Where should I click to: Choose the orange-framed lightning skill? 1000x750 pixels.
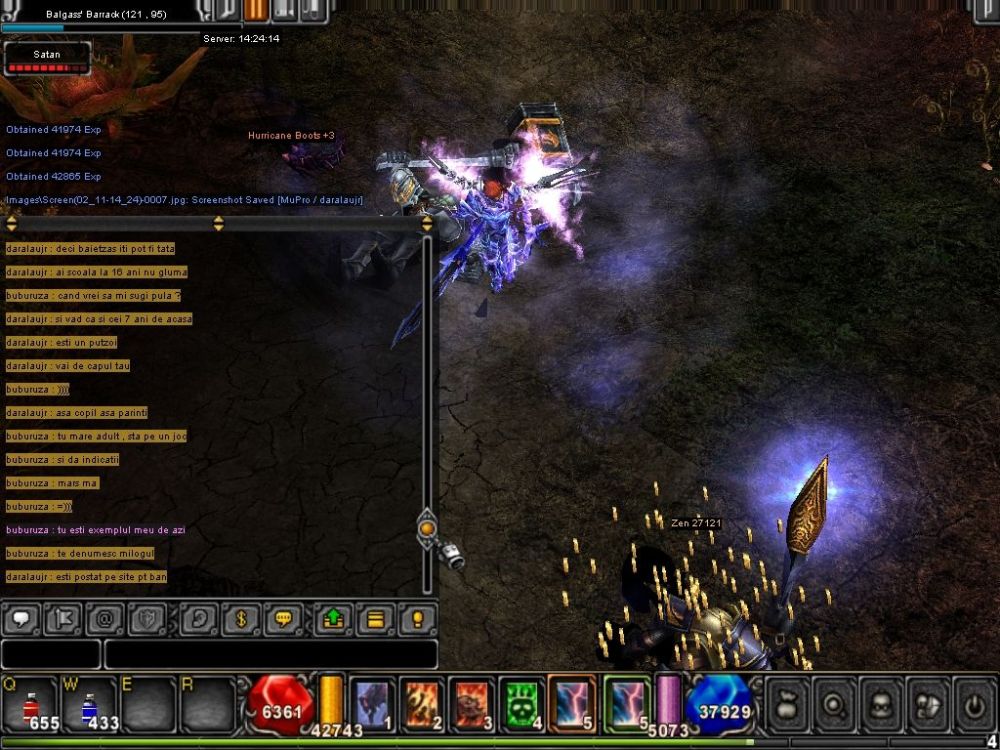(573, 701)
